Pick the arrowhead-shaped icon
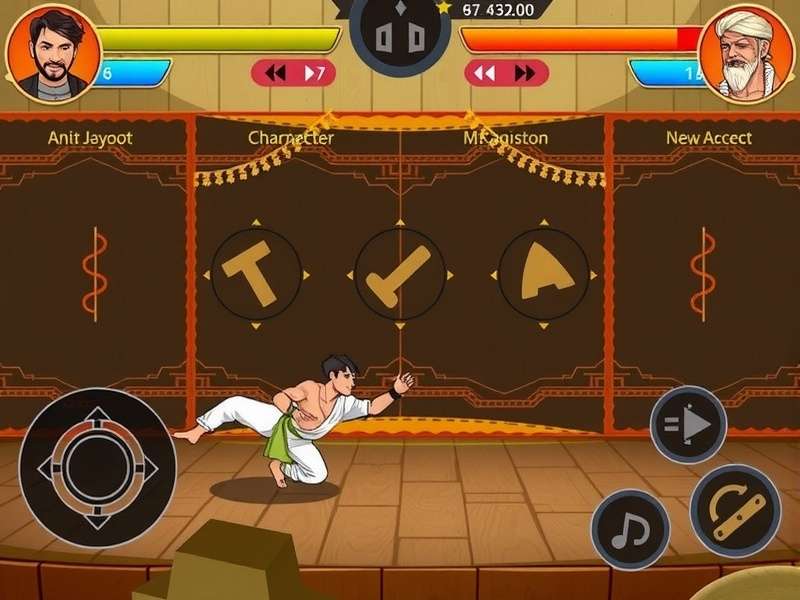800x600 pixels. 543,274
